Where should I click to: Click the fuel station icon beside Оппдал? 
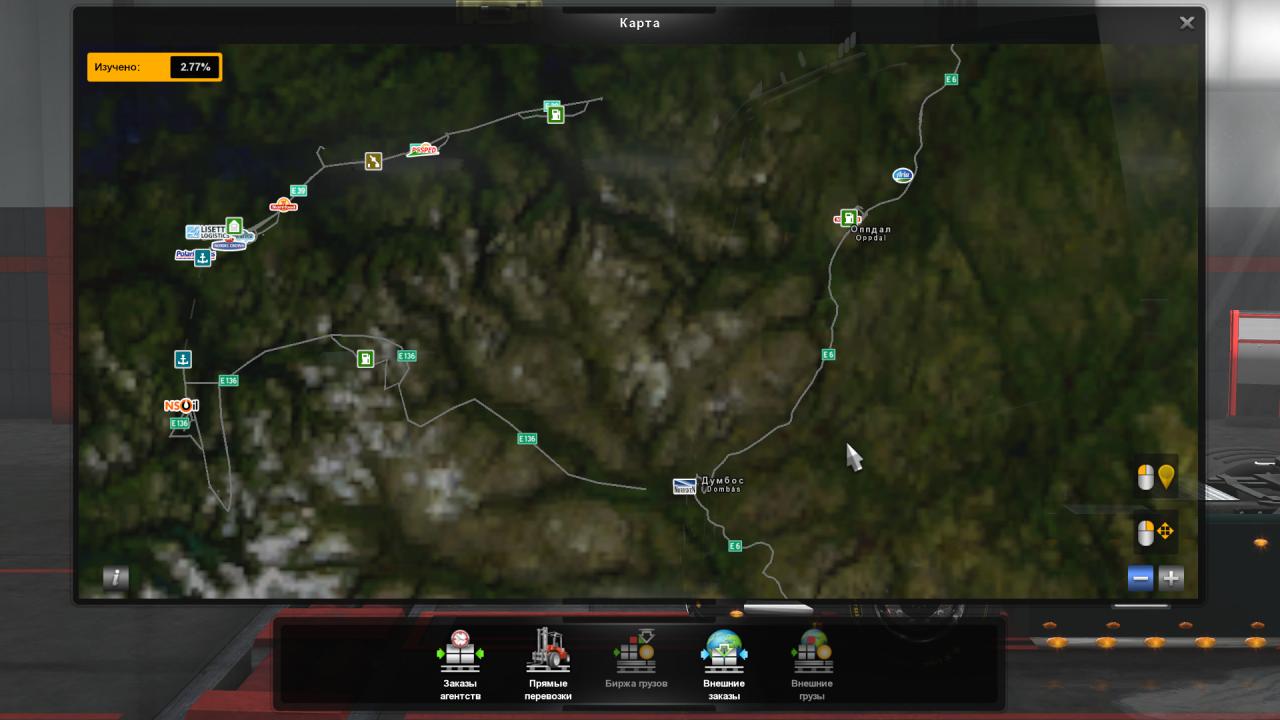pyautogui.click(x=848, y=218)
